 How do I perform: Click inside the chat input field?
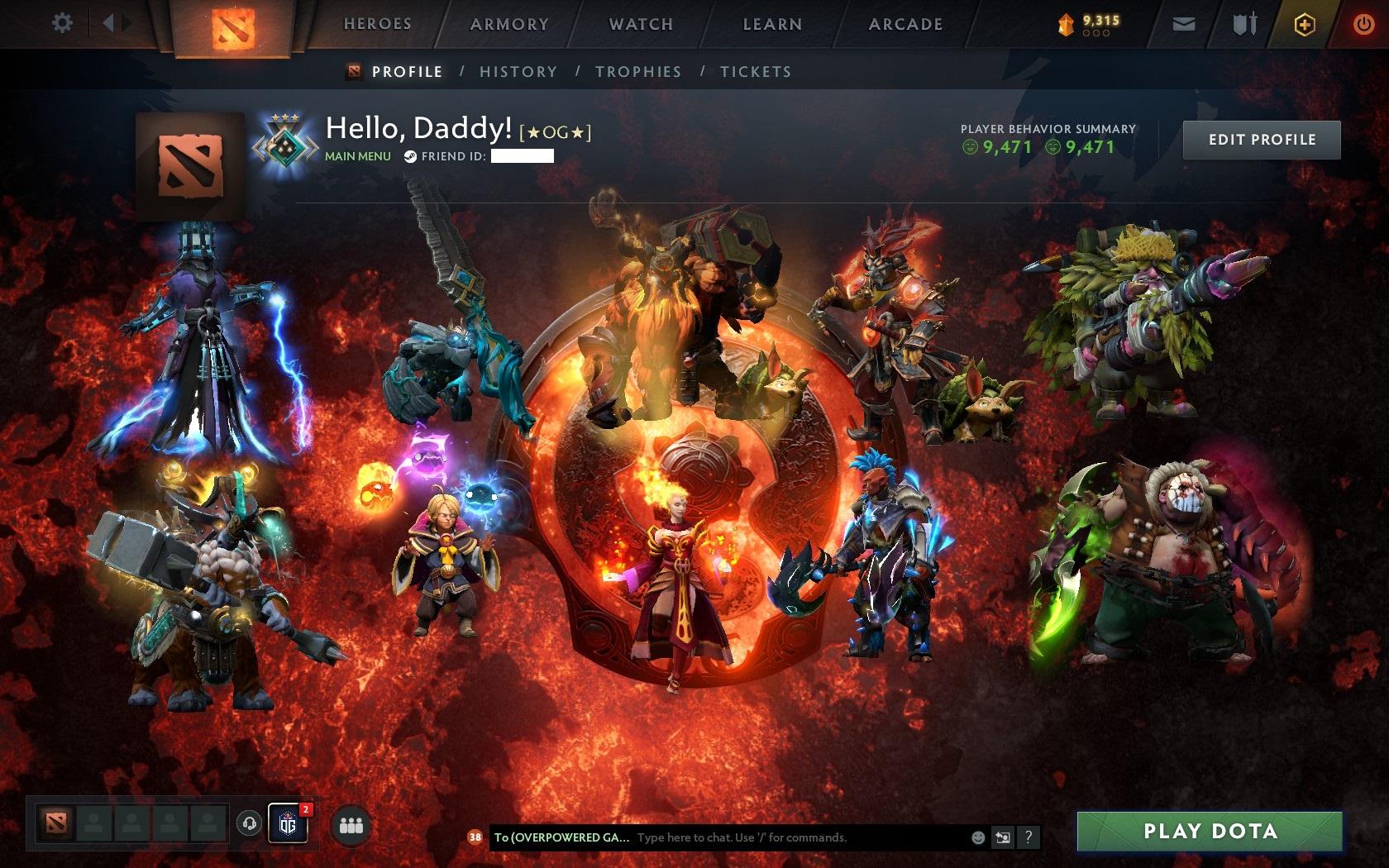(744, 837)
